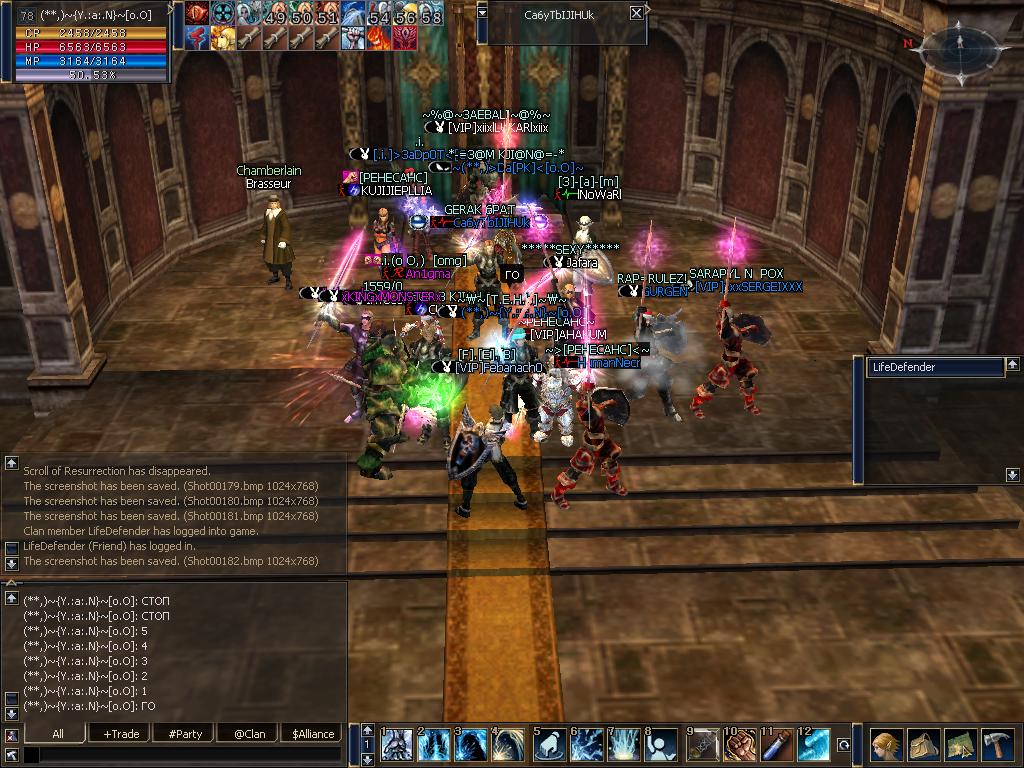This screenshot has height=768, width=1024.
Task: Close the Ca6yTbIJIHUk target window
Action: [x=637, y=14]
